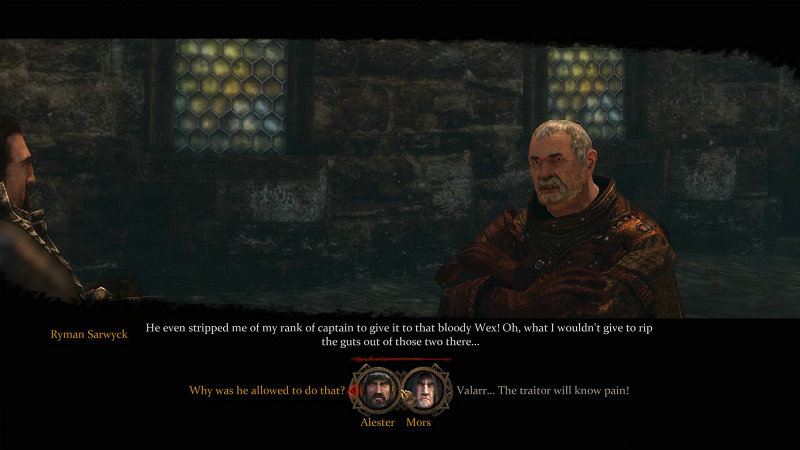Select "Valarr... The traitor will know pain!" reply
This screenshot has height=450, width=800.
543,390
